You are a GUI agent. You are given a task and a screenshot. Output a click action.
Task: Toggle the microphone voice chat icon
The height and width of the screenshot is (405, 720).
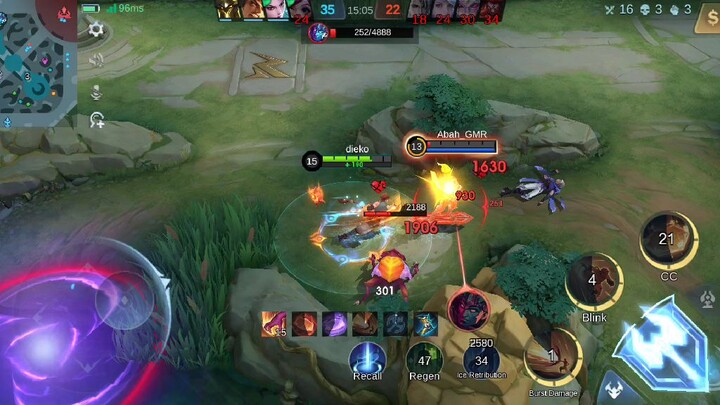pyautogui.click(x=96, y=91)
